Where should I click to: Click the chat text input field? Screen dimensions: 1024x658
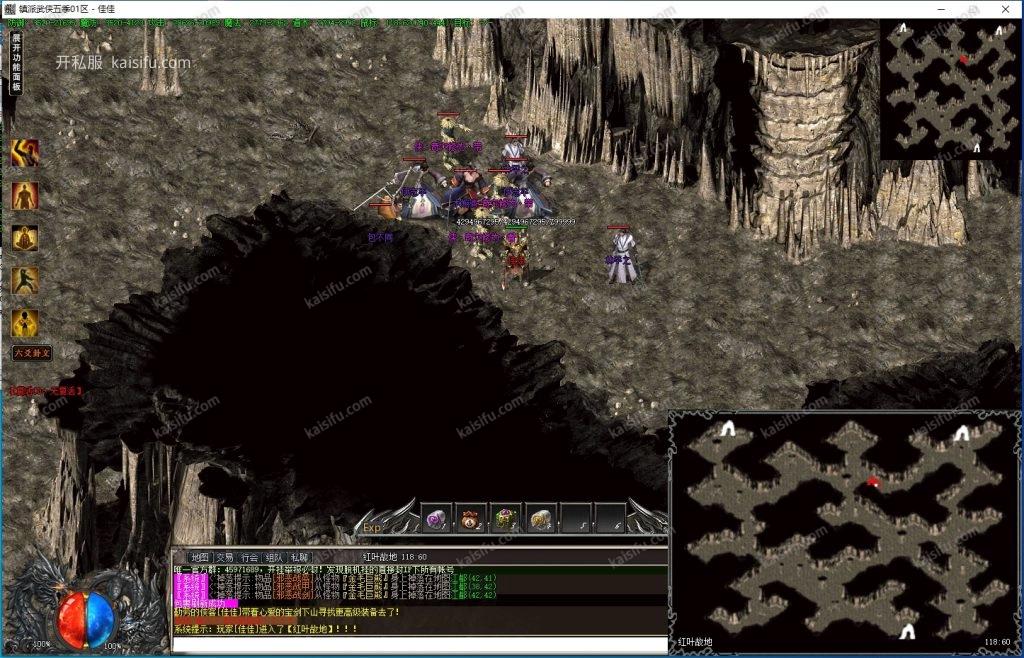tap(420, 645)
